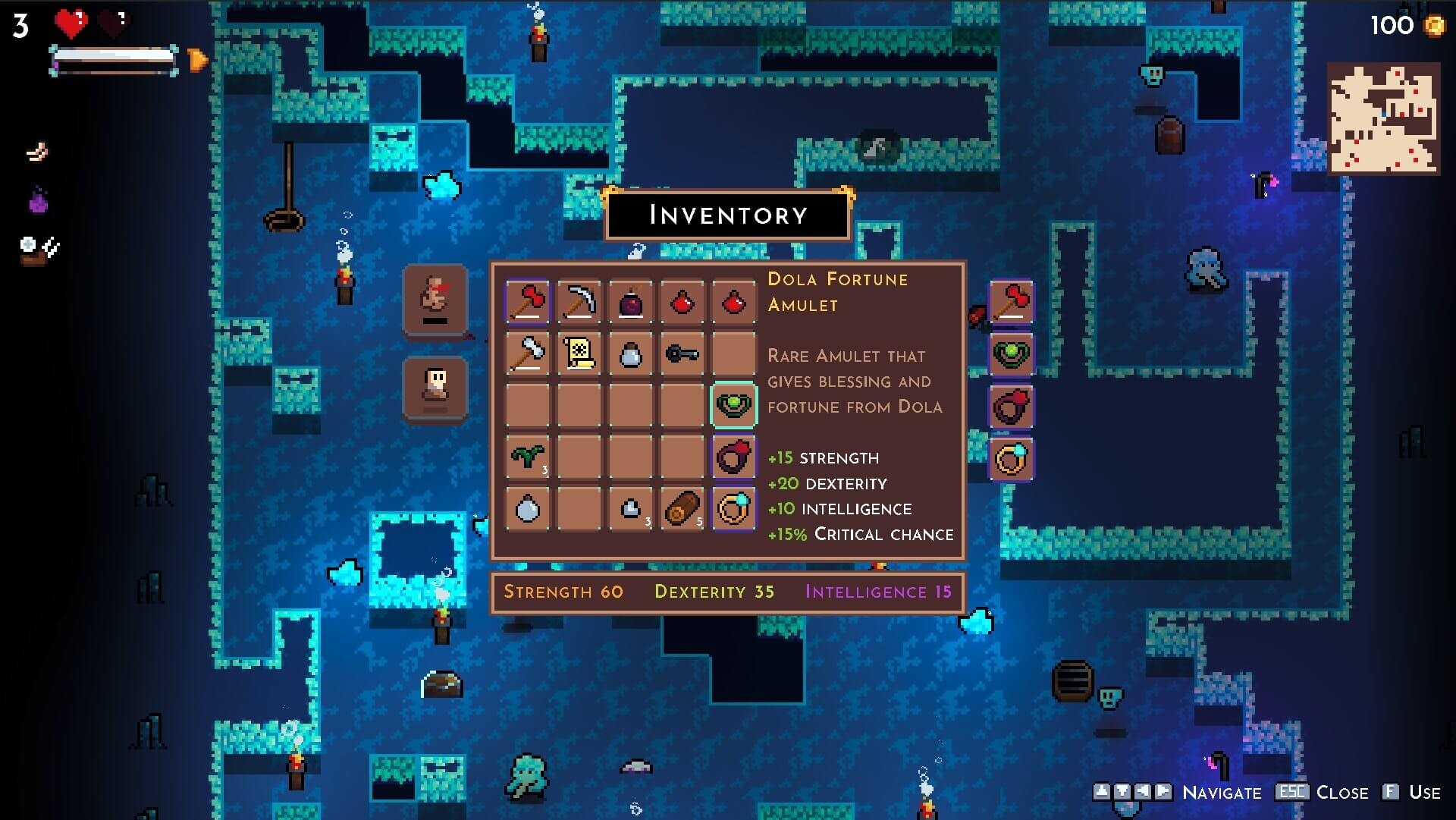Select the red gem ring in inventory
The image size is (1456, 820).
(x=733, y=457)
